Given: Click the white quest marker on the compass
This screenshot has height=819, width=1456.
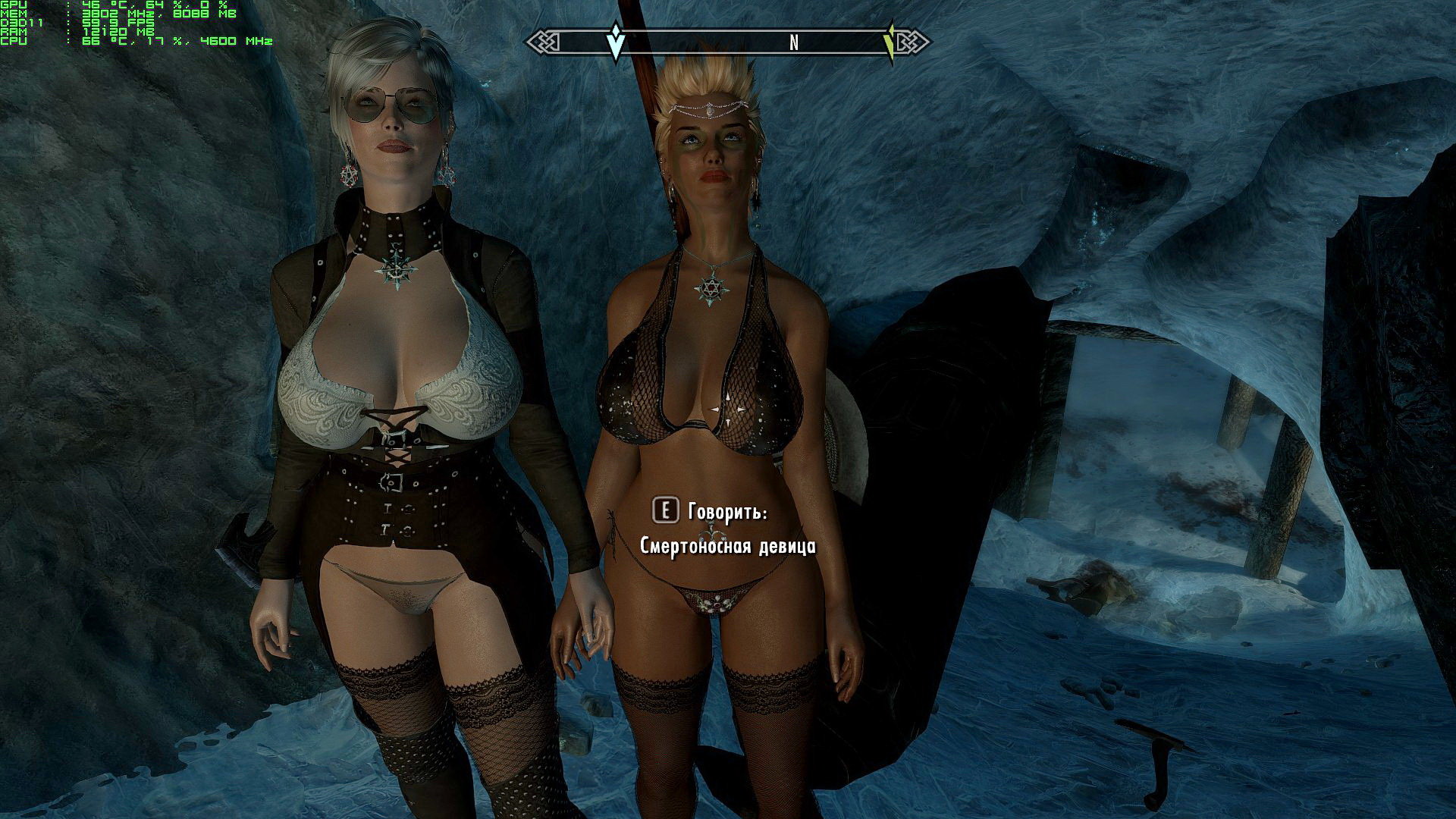Looking at the screenshot, I should [x=617, y=41].
